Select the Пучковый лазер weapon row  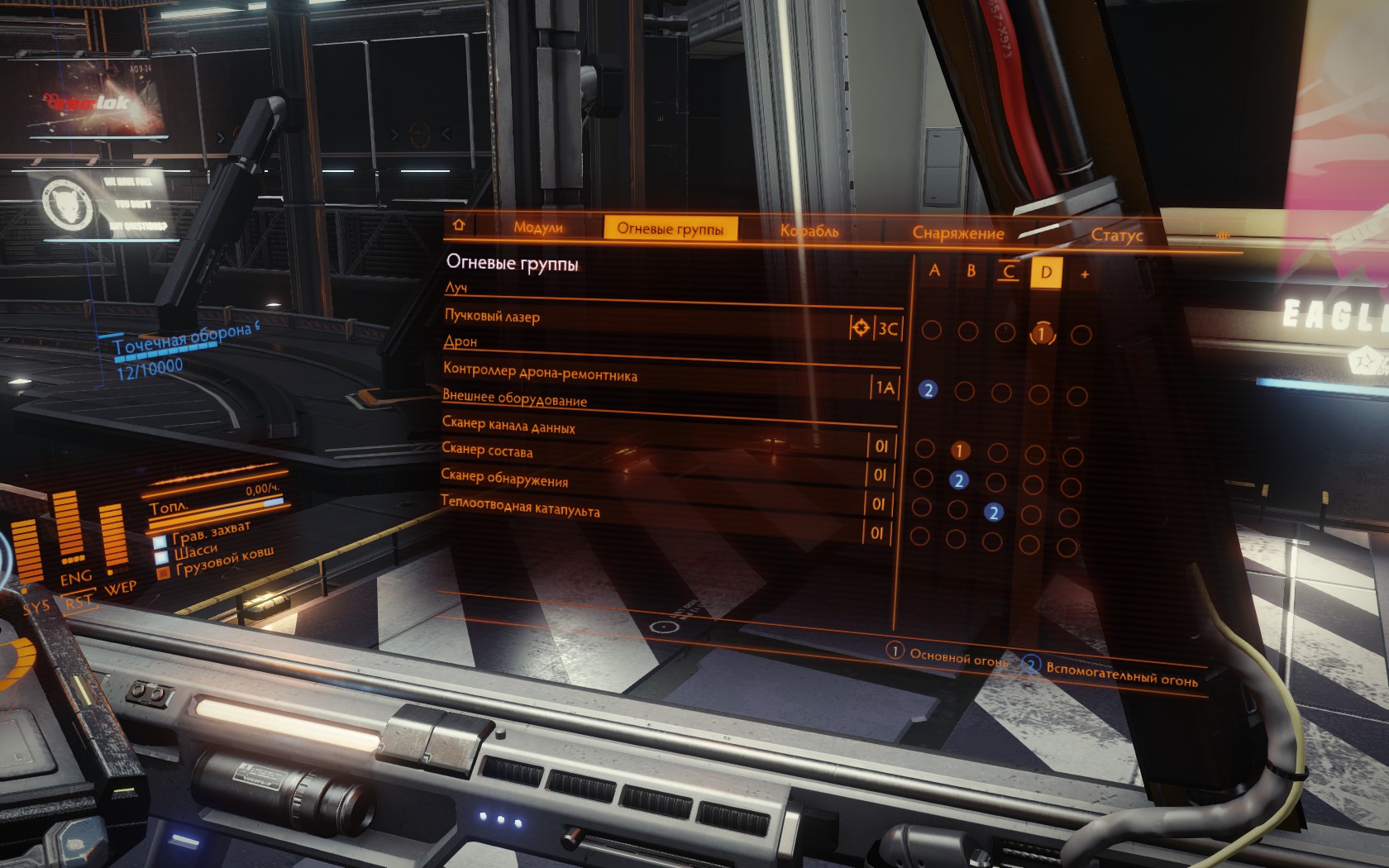(x=493, y=316)
